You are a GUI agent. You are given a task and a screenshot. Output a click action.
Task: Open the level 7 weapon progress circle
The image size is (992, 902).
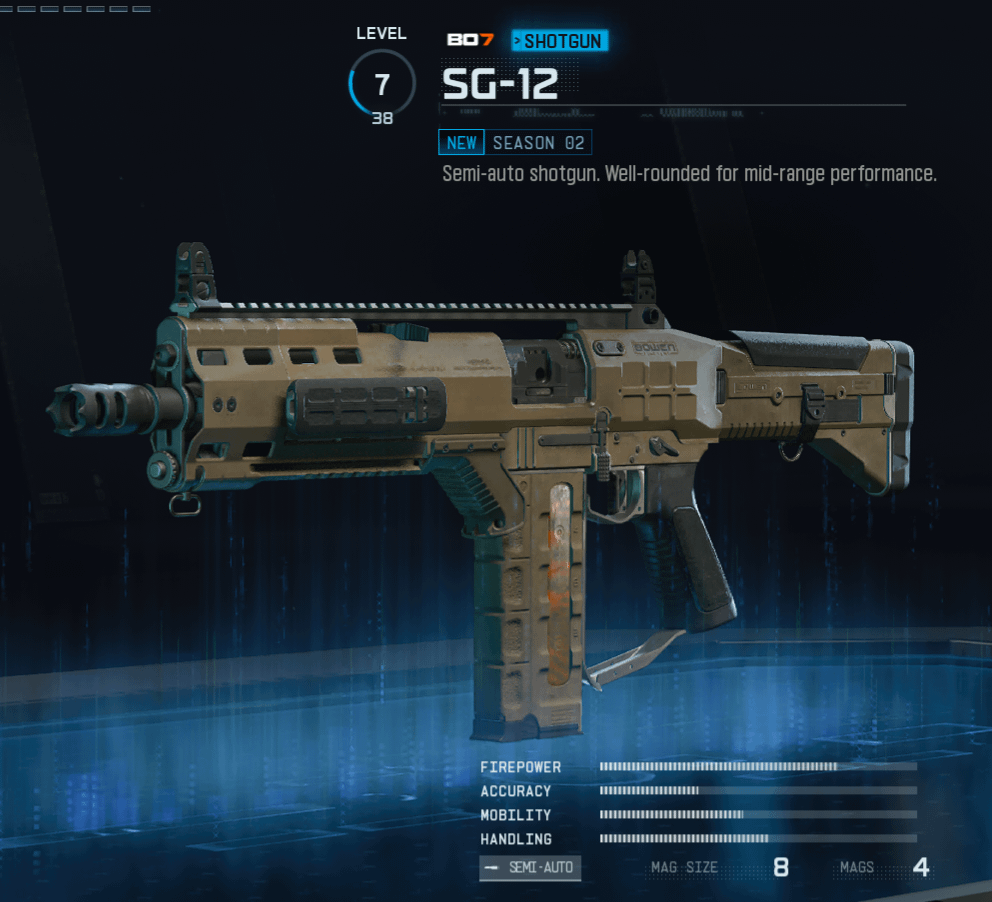pos(382,84)
